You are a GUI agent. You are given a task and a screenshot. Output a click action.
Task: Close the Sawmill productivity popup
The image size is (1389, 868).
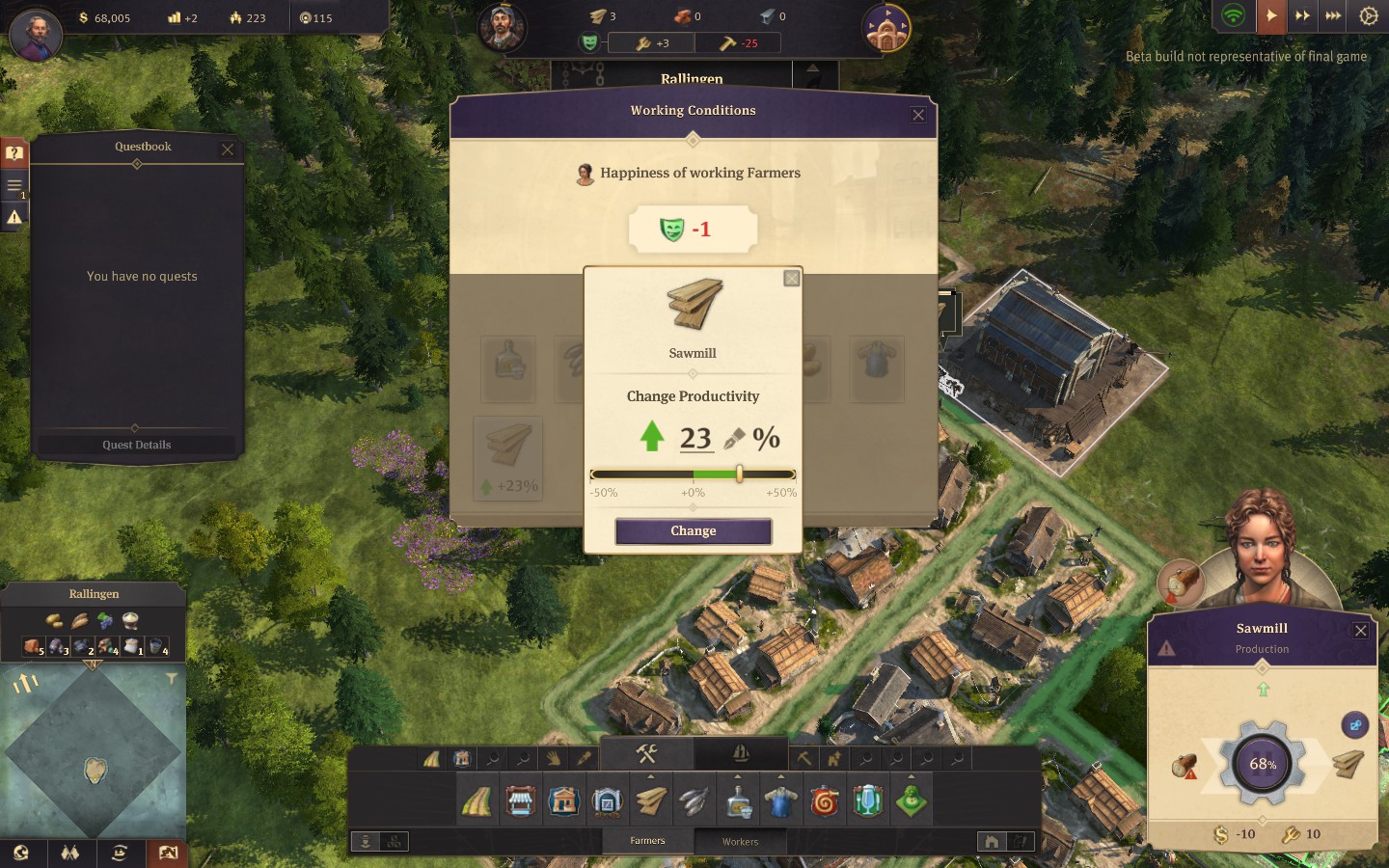click(x=792, y=279)
